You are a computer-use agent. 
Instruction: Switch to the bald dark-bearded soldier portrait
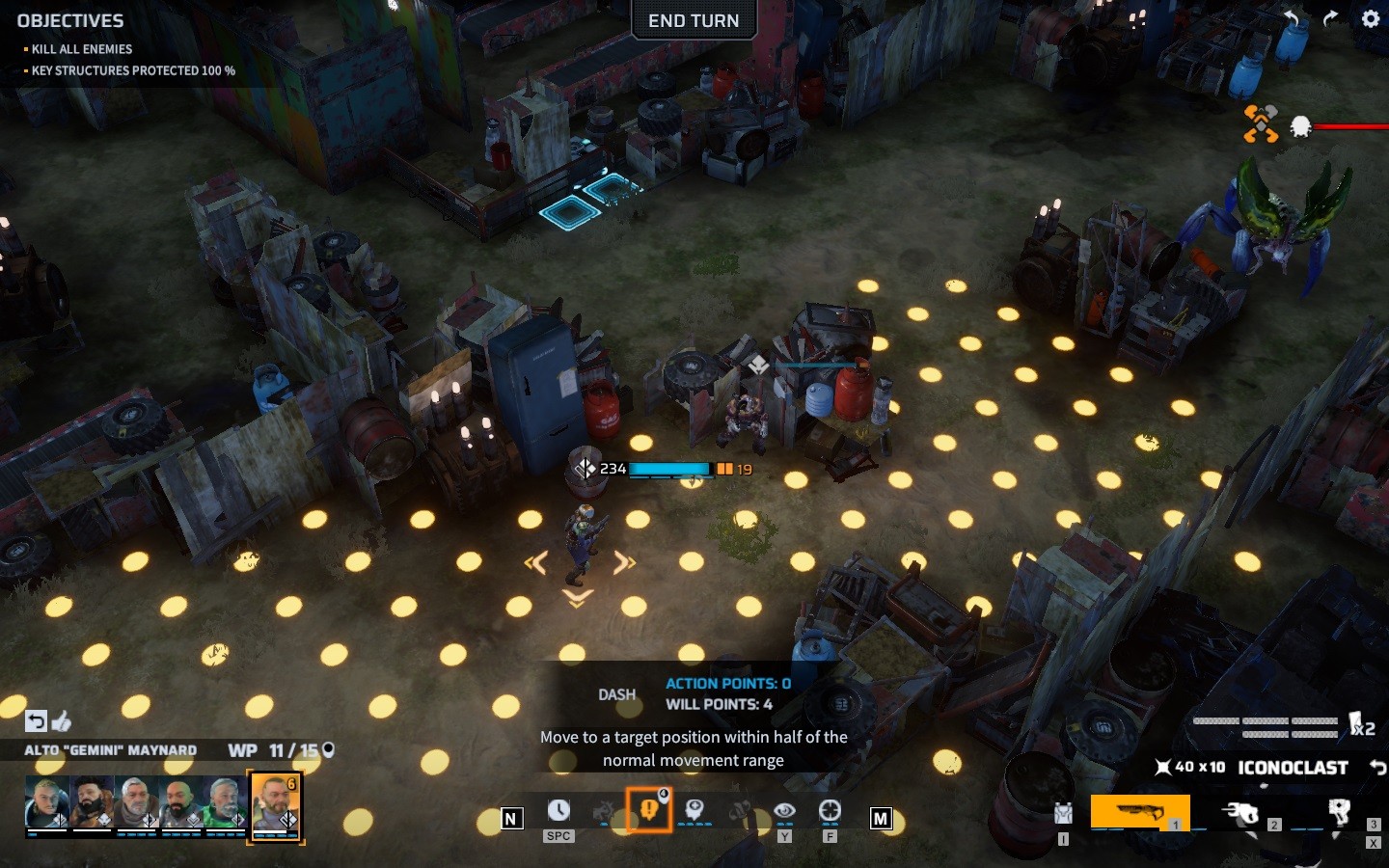click(180, 802)
